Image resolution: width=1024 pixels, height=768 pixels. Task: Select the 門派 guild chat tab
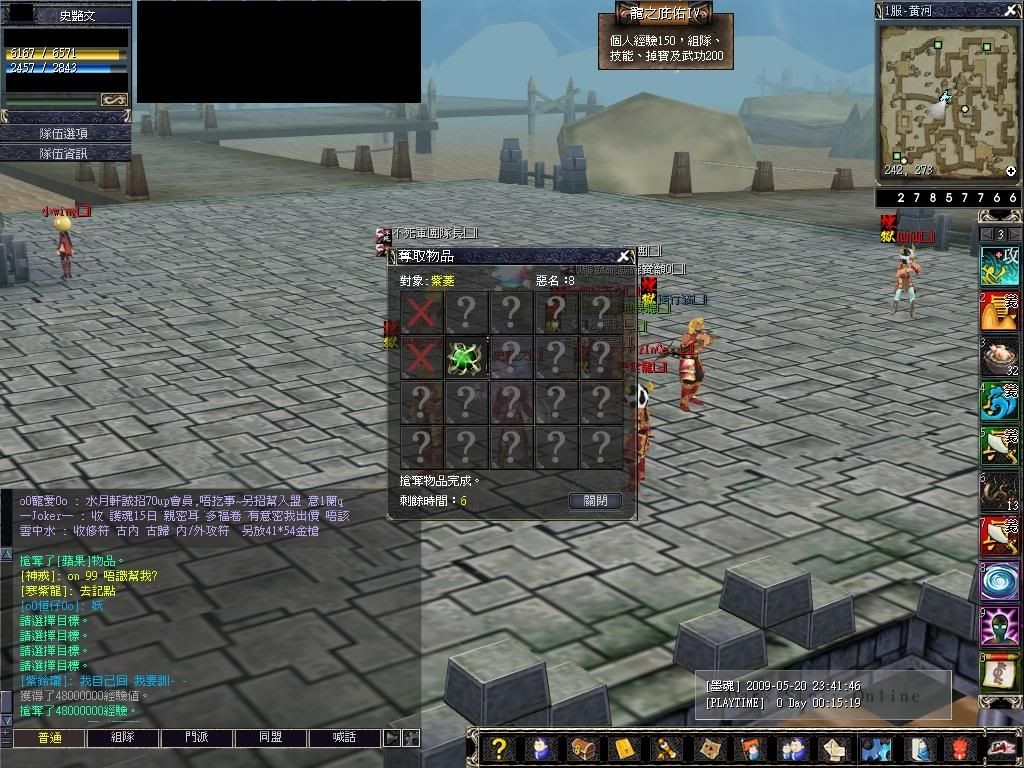(196, 737)
